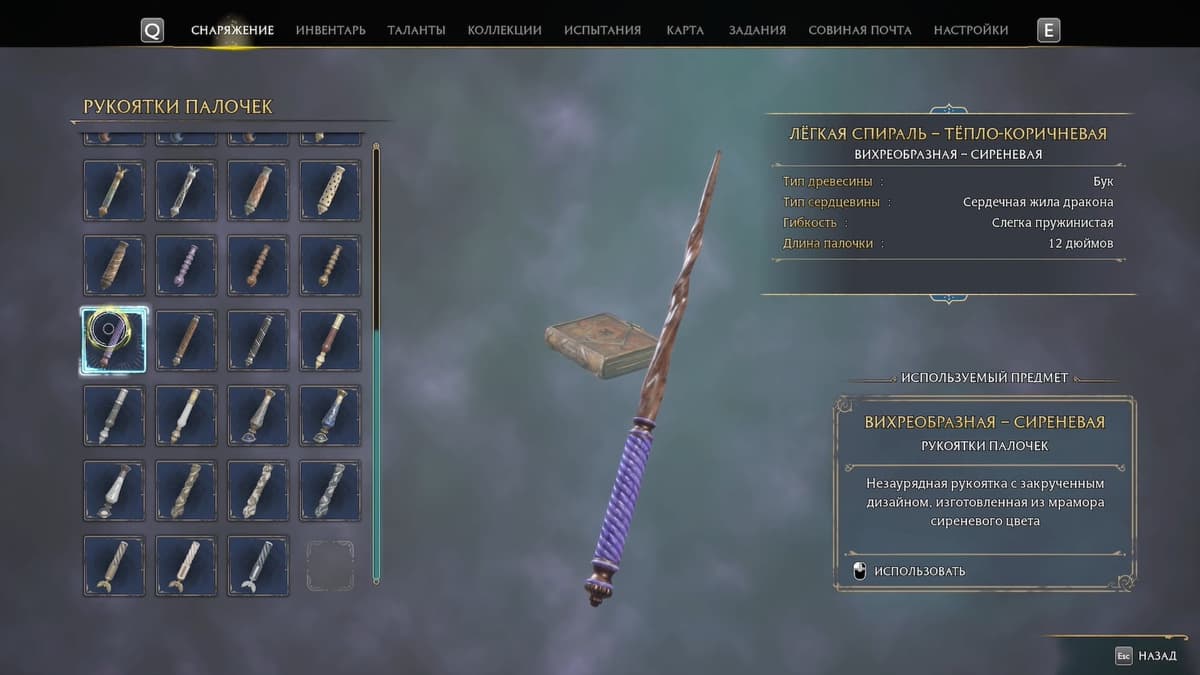Switch to the Задания tab
Viewport: 1200px width, 675px height.
click(757, 30)
